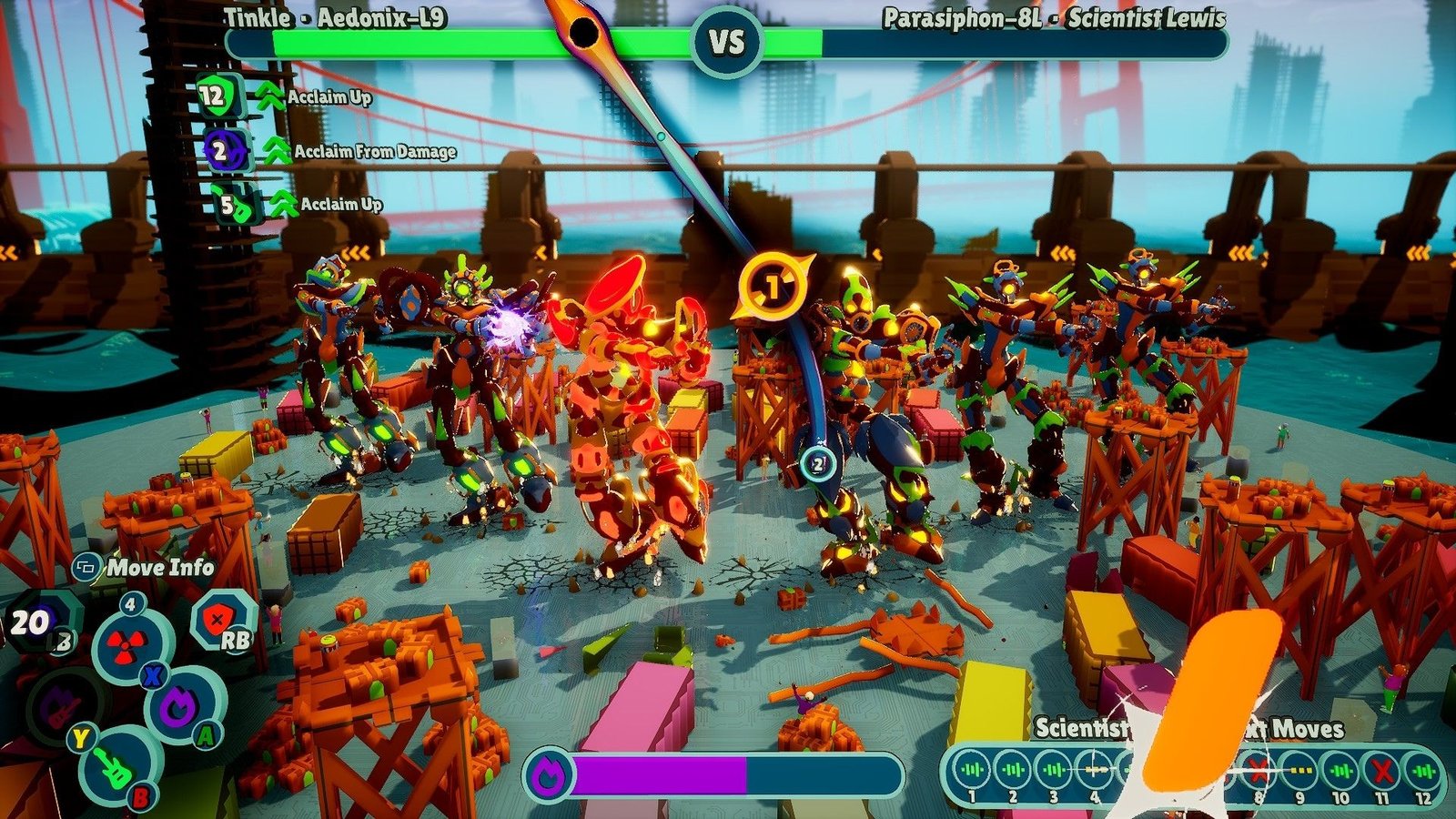The image size is (1456, 819).
Task: Select the green guitar buff numbered 5
Action: pos(234,205)
